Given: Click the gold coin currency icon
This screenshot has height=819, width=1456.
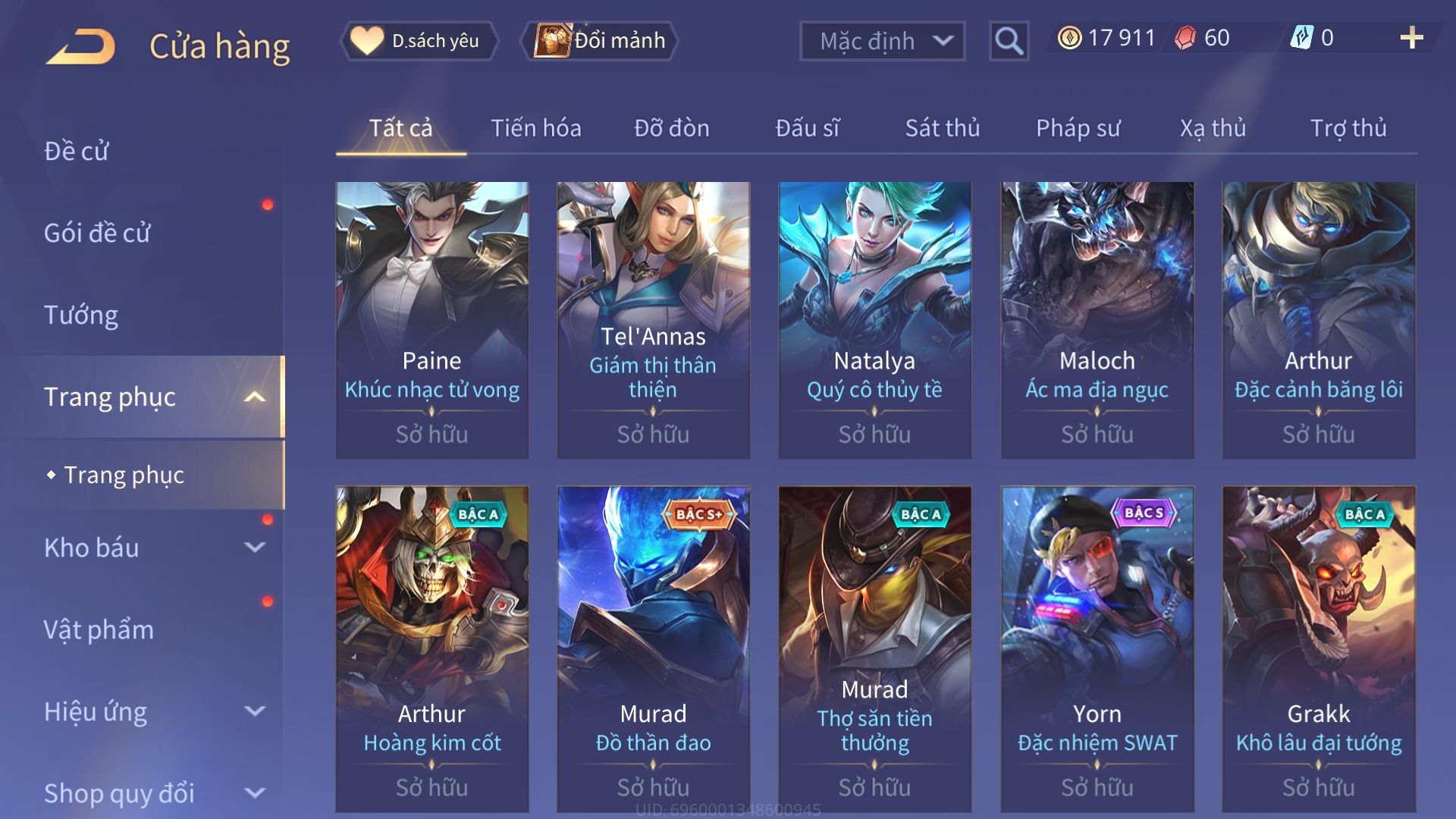Looking at the screenshot, I should pyautogui.click(x=1069, y=36).
